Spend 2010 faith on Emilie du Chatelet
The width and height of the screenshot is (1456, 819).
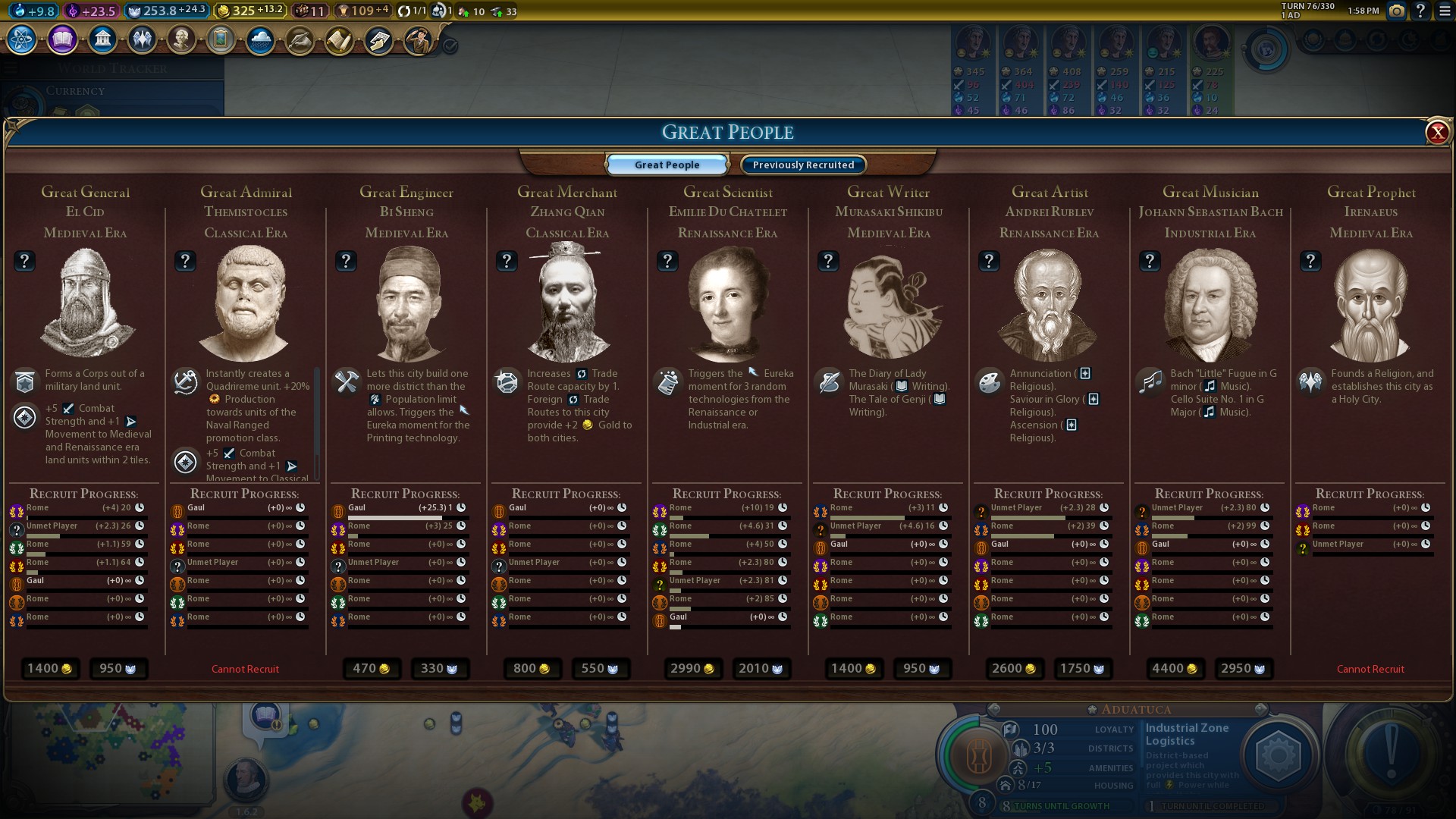click(x=761, y=668)
